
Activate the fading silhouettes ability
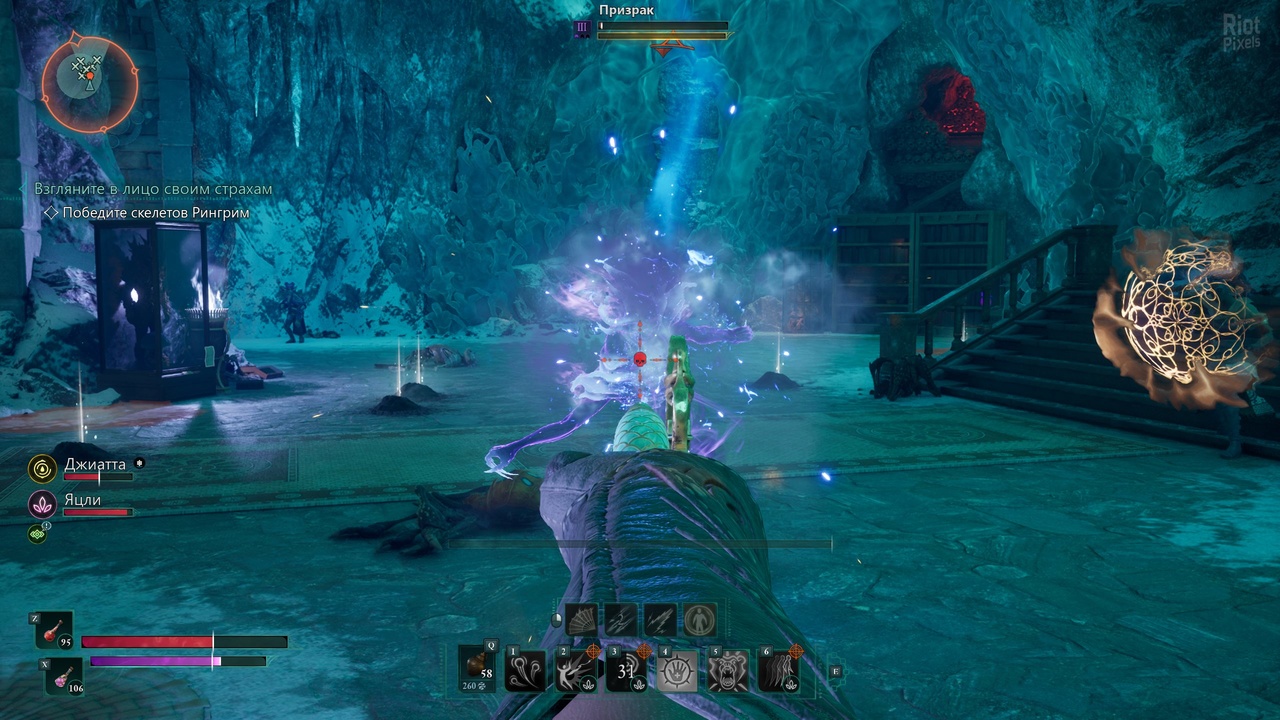coord(779,670)
